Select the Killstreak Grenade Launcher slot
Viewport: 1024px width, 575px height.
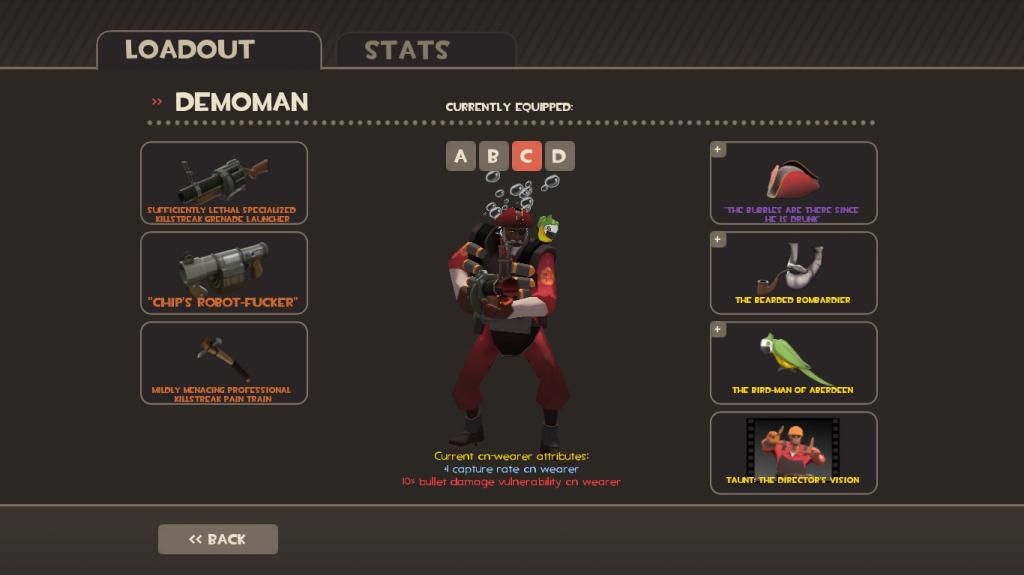pyautogui.click(x=224, y=183)
